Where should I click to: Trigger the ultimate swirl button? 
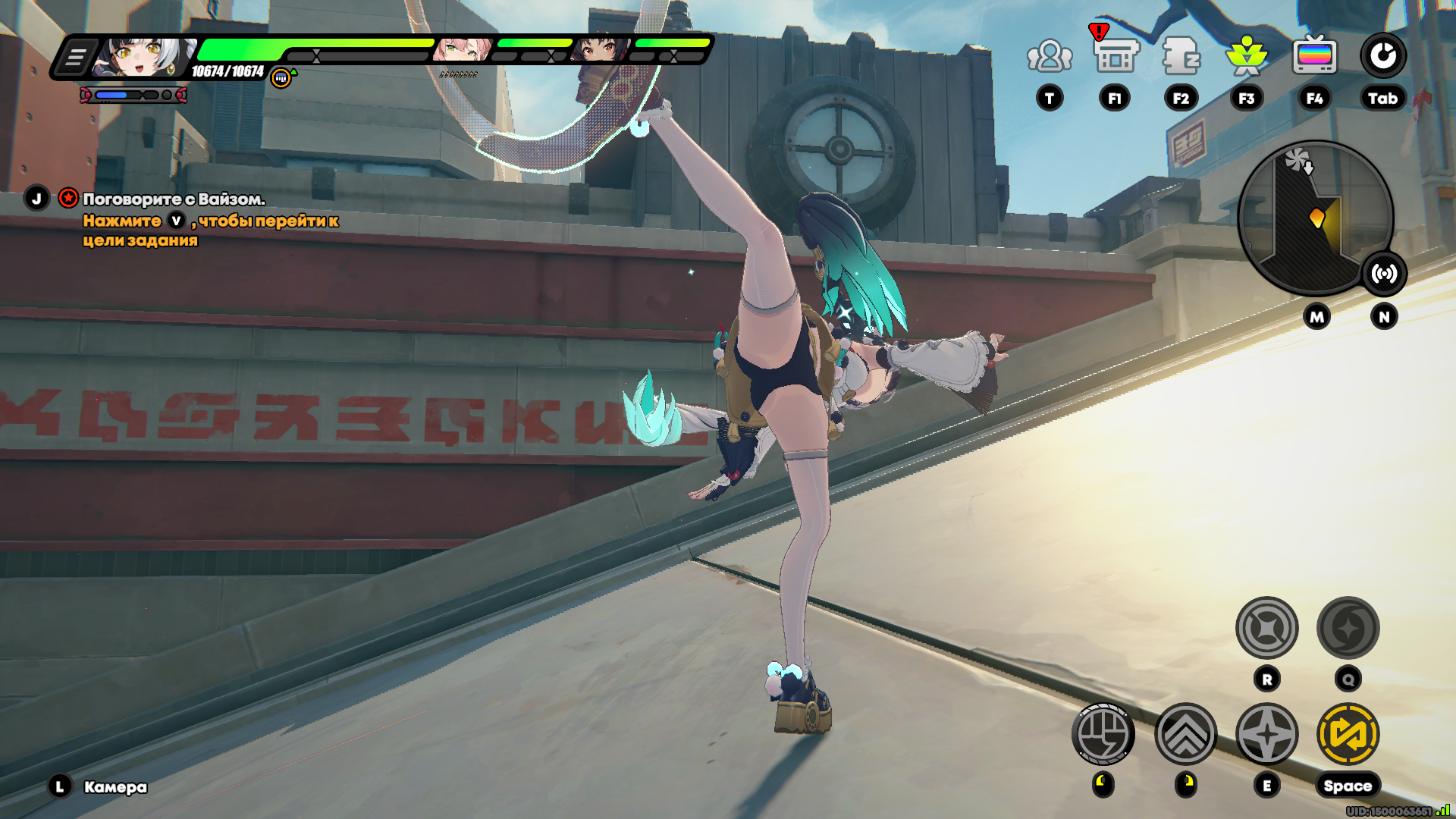coord(1348,628)
